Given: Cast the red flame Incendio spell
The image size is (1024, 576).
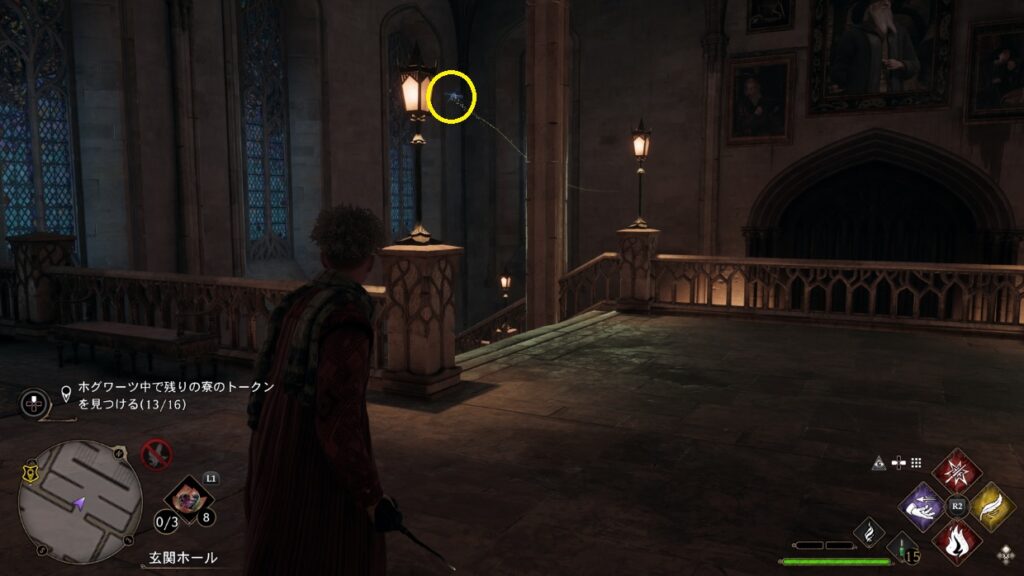Looking at the screenshot, I should 956,543.
